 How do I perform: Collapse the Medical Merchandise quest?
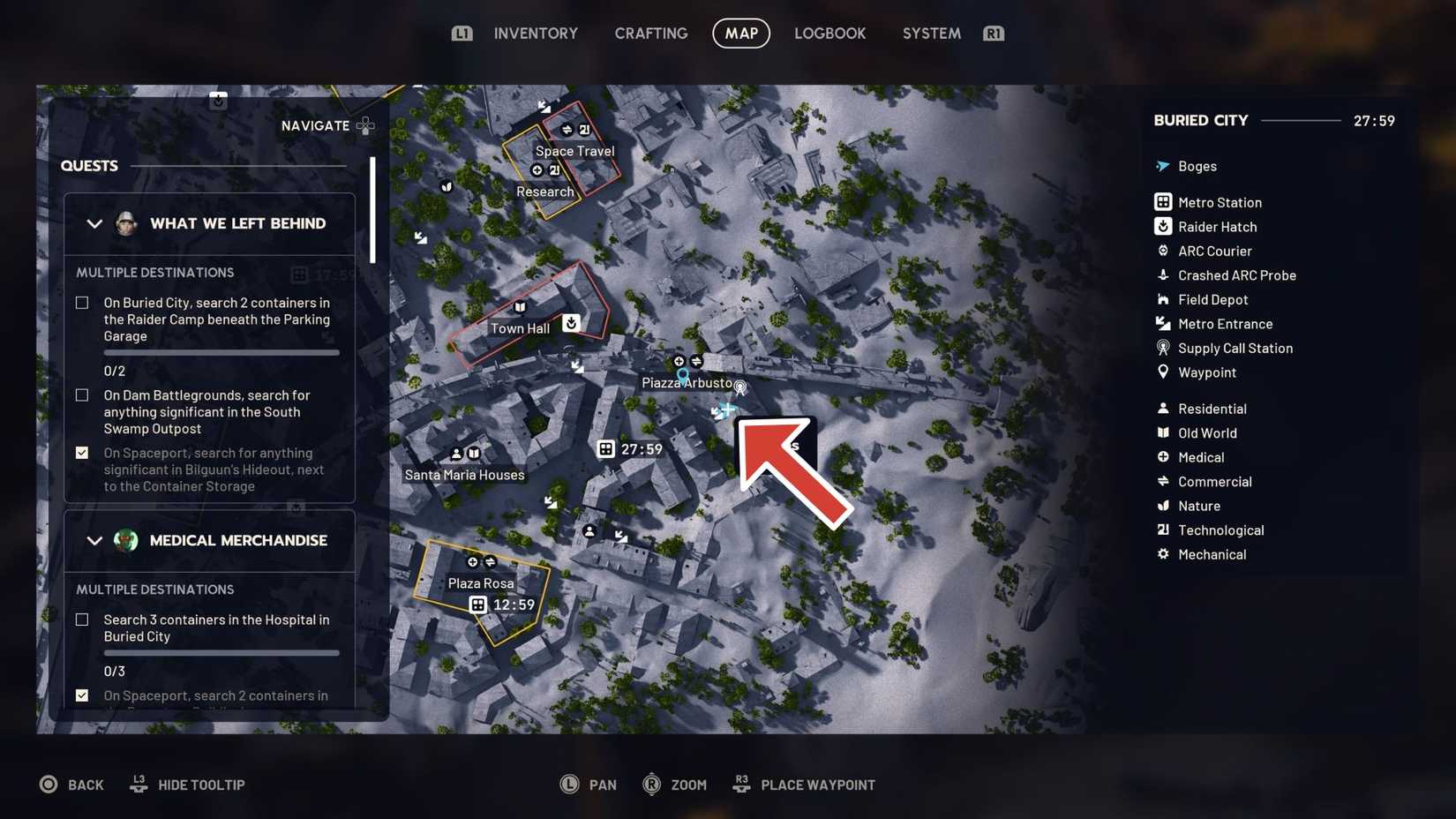(x=95, y=540)
